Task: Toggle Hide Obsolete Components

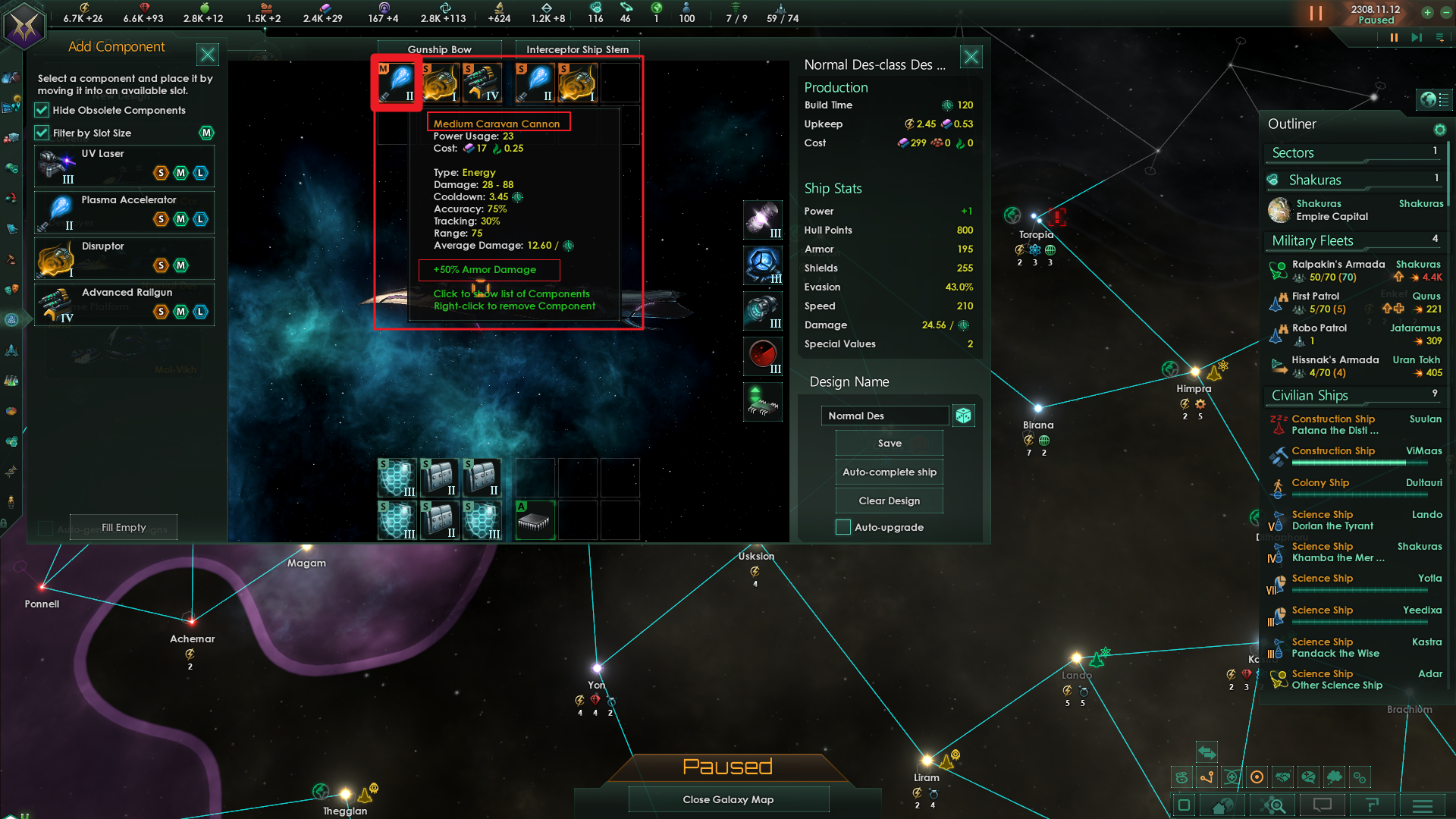Action: pos(42,111)
